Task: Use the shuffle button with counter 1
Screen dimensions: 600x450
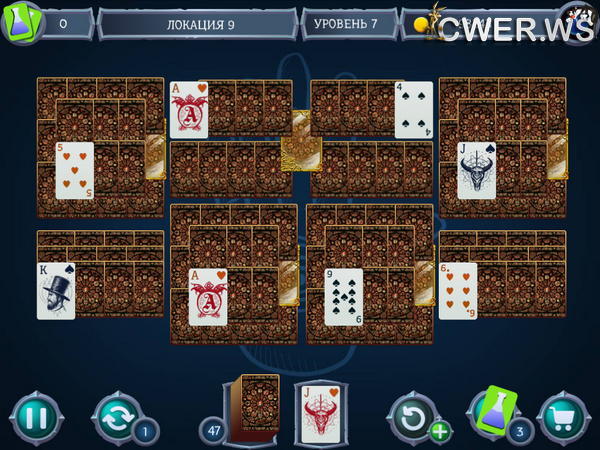Action: pos(117,416)
